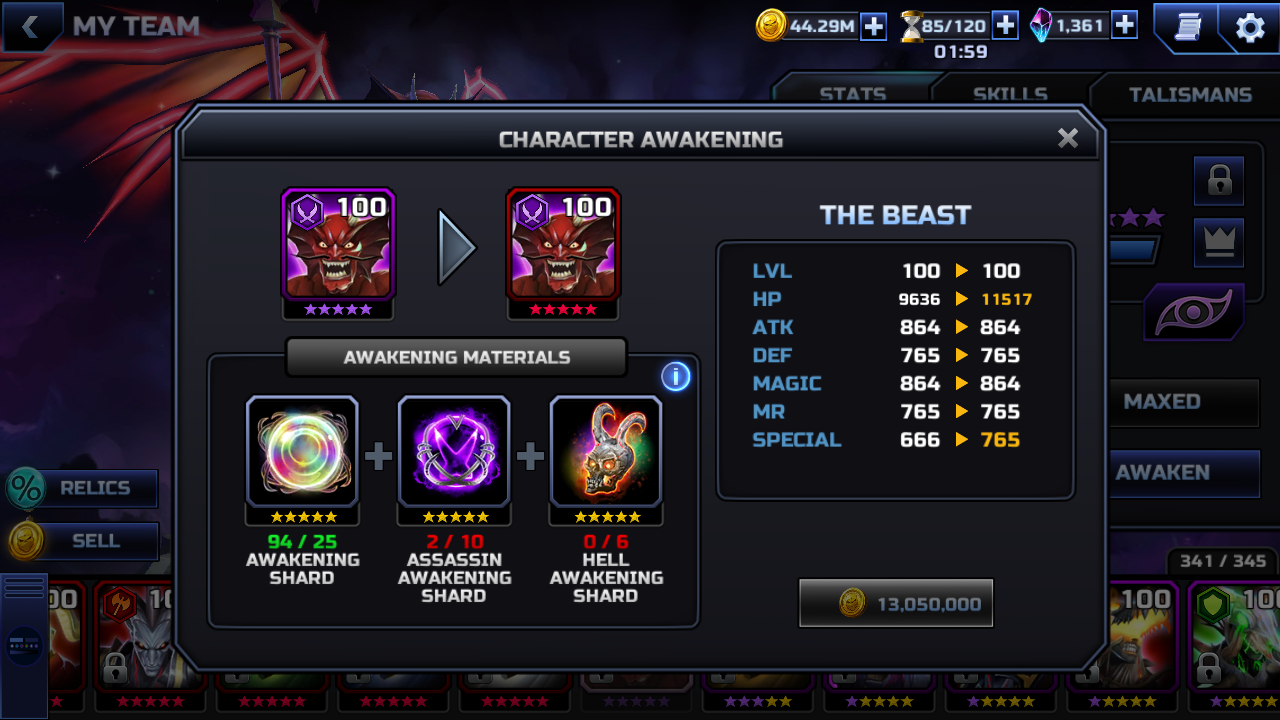Click the crown icon button
Image resolution: width=1280 pixels, height=720 pixels.
tap(1218, 242)
